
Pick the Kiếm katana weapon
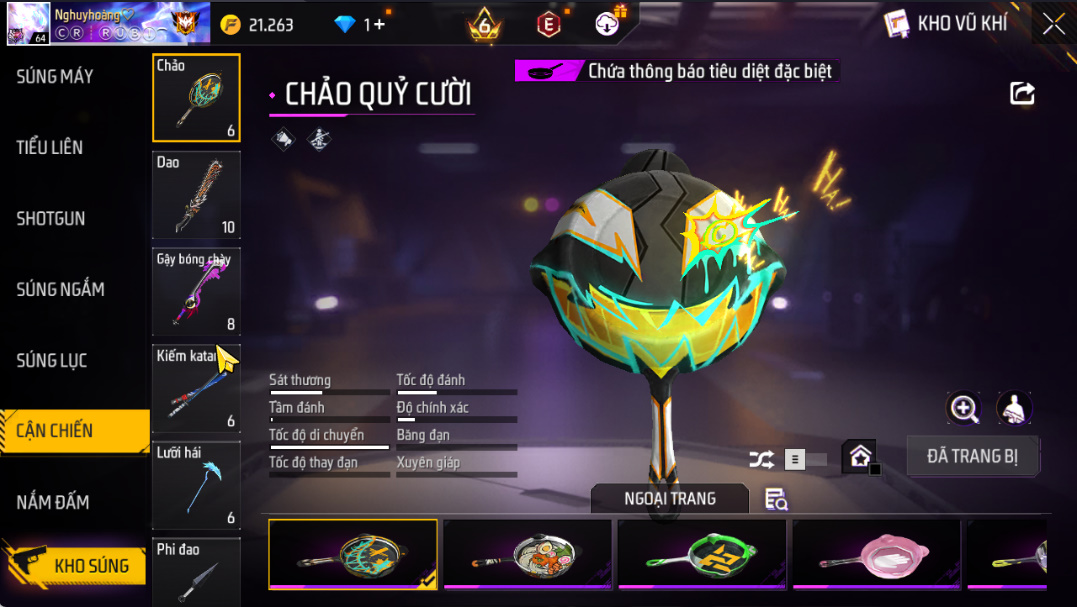196,389
